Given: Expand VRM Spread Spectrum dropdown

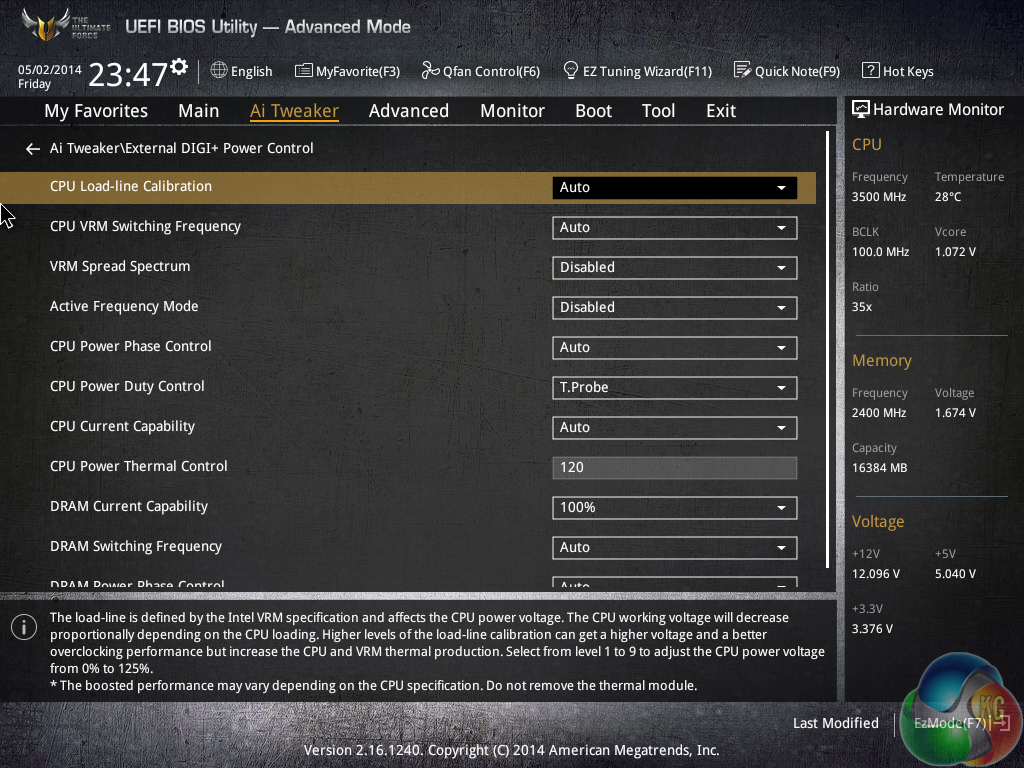Looking at the screenshot, I should [674, 267].
